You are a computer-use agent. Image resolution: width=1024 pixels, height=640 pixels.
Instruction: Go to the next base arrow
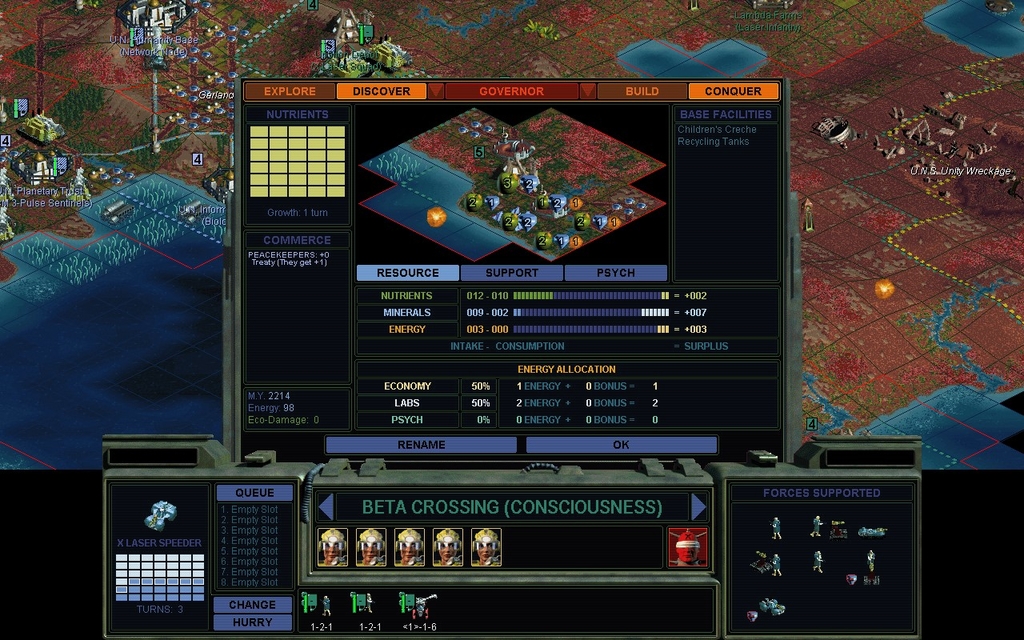(x=699, y=507)
